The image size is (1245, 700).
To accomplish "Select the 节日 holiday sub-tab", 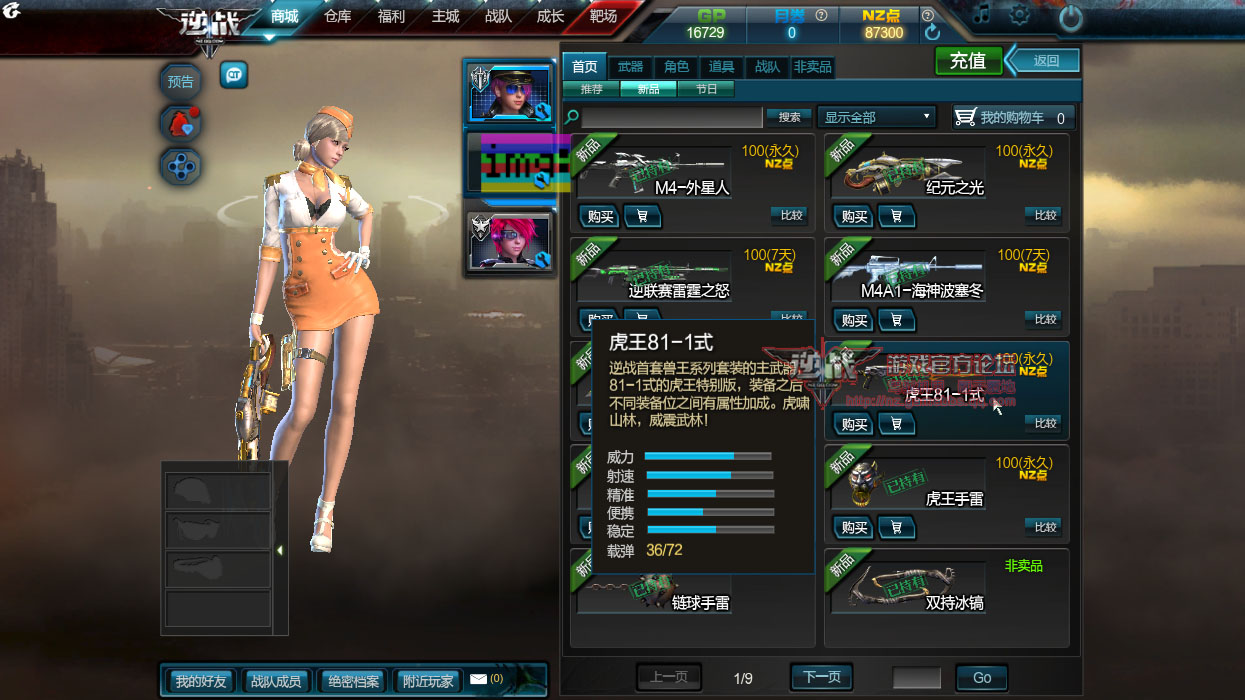I will tap(706, 89).
